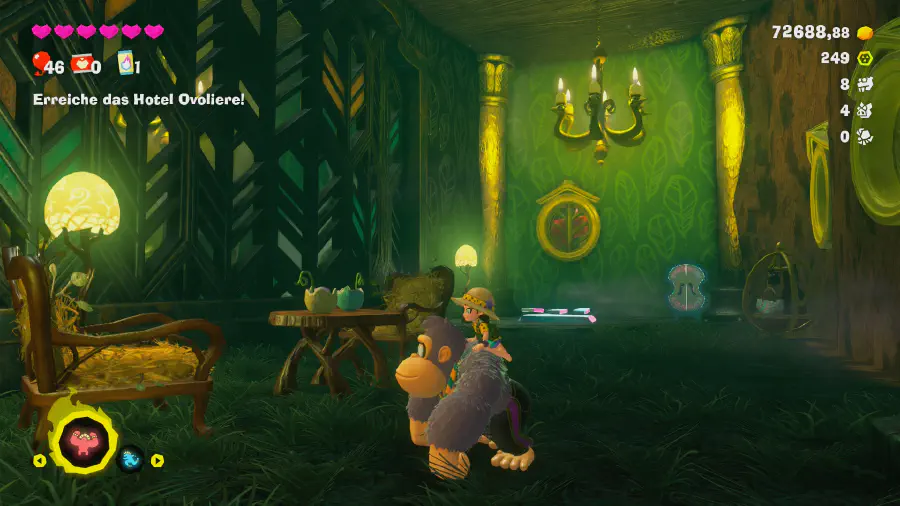Select the red heart juice can icon
900x506 pixels.
point(83,65)
